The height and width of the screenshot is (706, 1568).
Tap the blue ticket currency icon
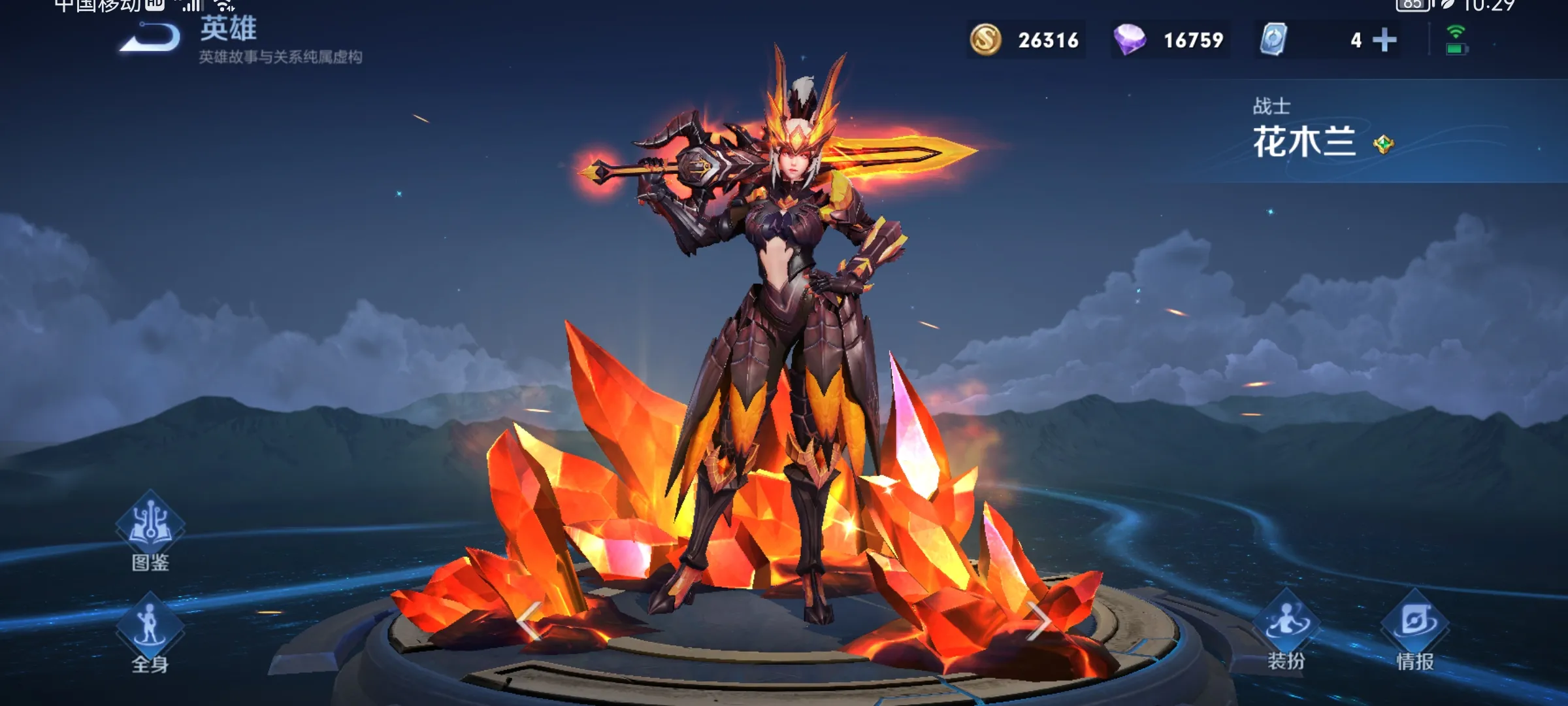[x=1273, y=40]
